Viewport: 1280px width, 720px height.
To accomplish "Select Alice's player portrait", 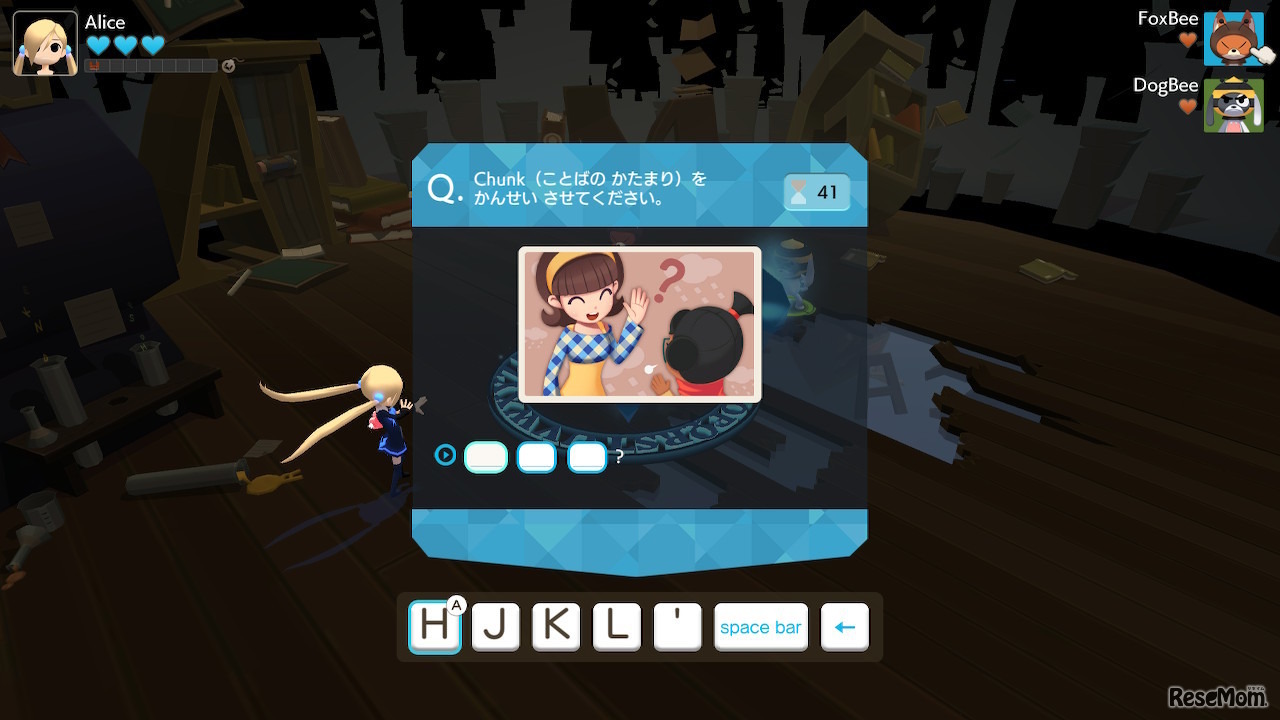I will tap(45, 43).
